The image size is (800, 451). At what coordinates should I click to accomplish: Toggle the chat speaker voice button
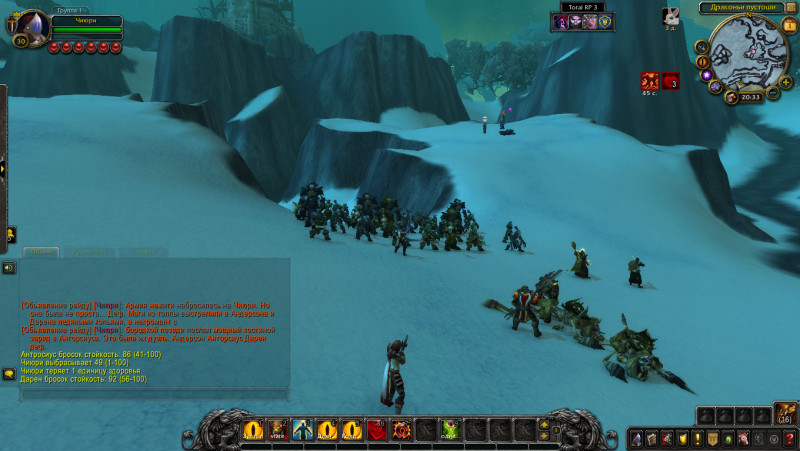coord(9,268)
